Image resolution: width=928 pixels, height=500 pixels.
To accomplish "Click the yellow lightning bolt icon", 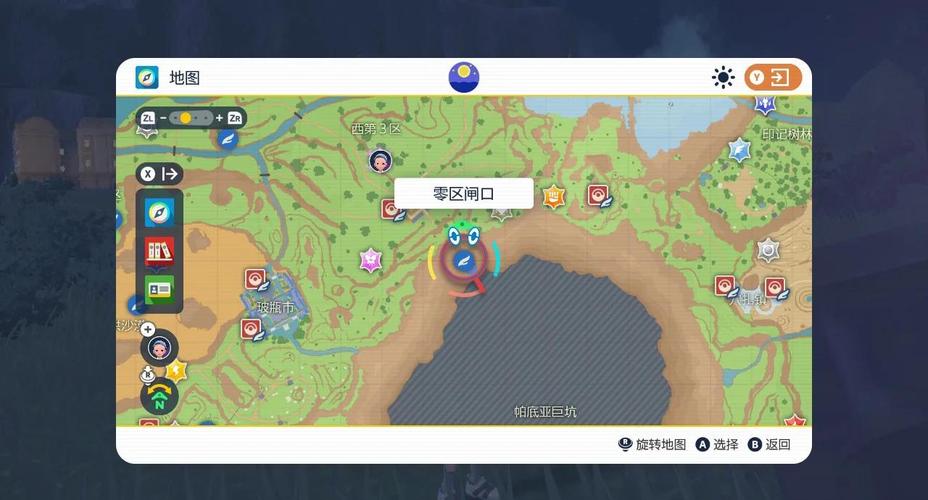I will [177, 370].
